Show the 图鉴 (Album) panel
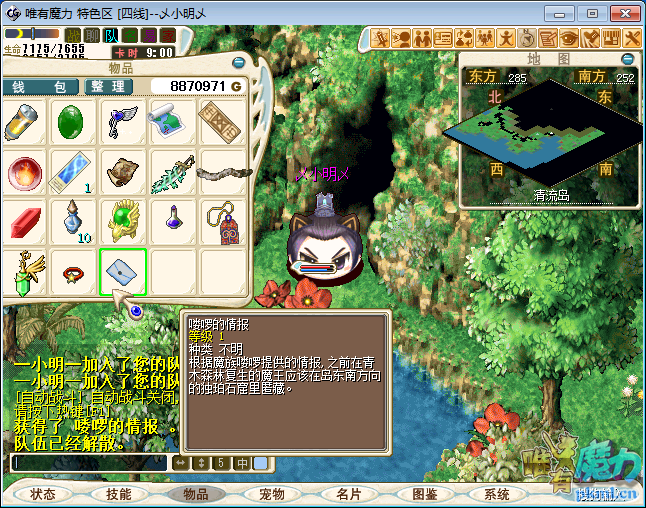 (424, 494)
